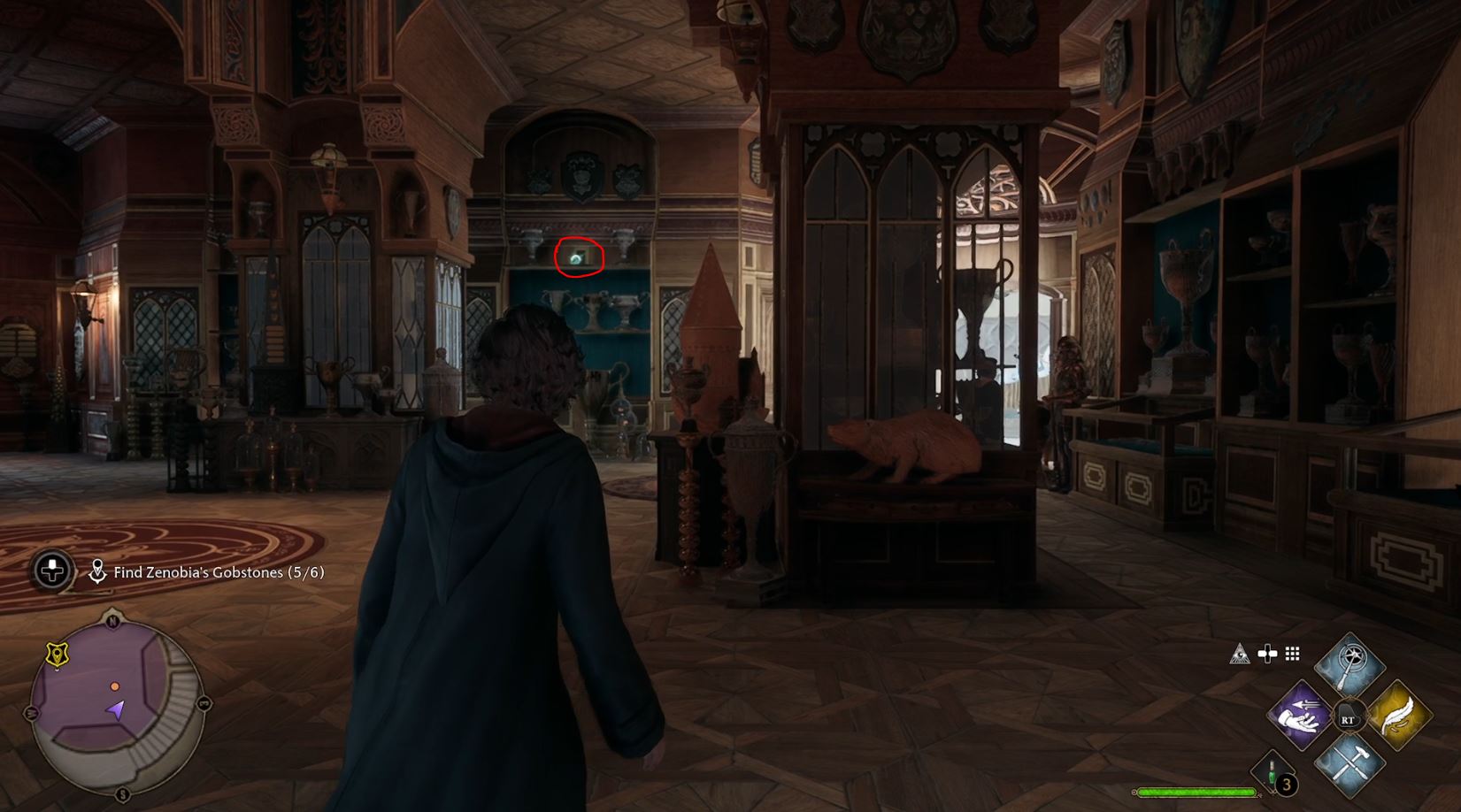1461x812 pixels.
Task: Click the grid of dots icon beside the d-pad
Action: click(1294, 654)
